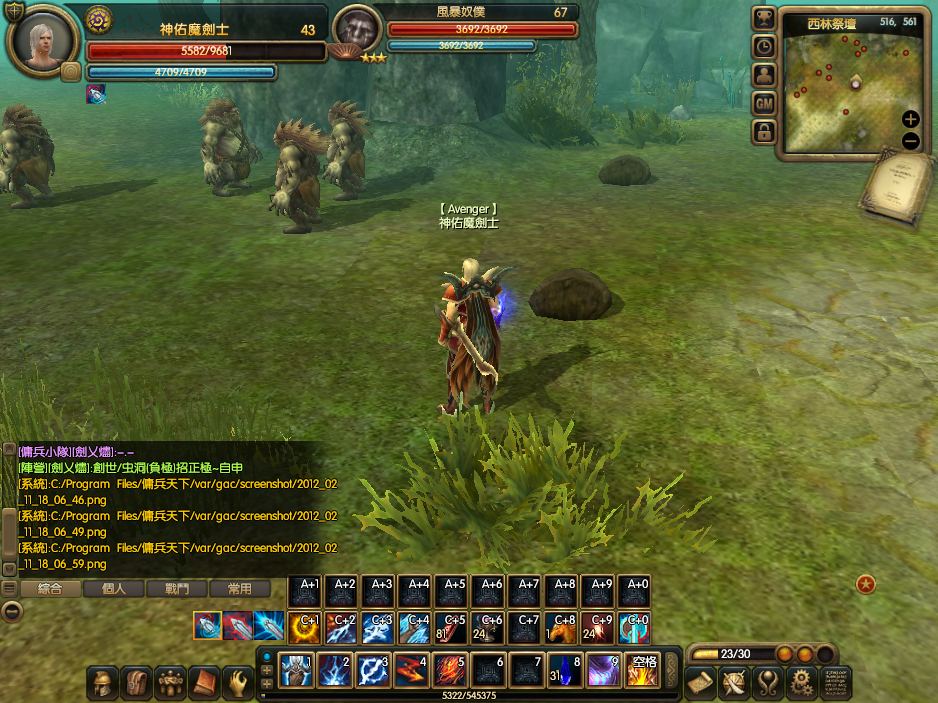
Task: Switch to the 綜合 chat tab
Action: 49,589
